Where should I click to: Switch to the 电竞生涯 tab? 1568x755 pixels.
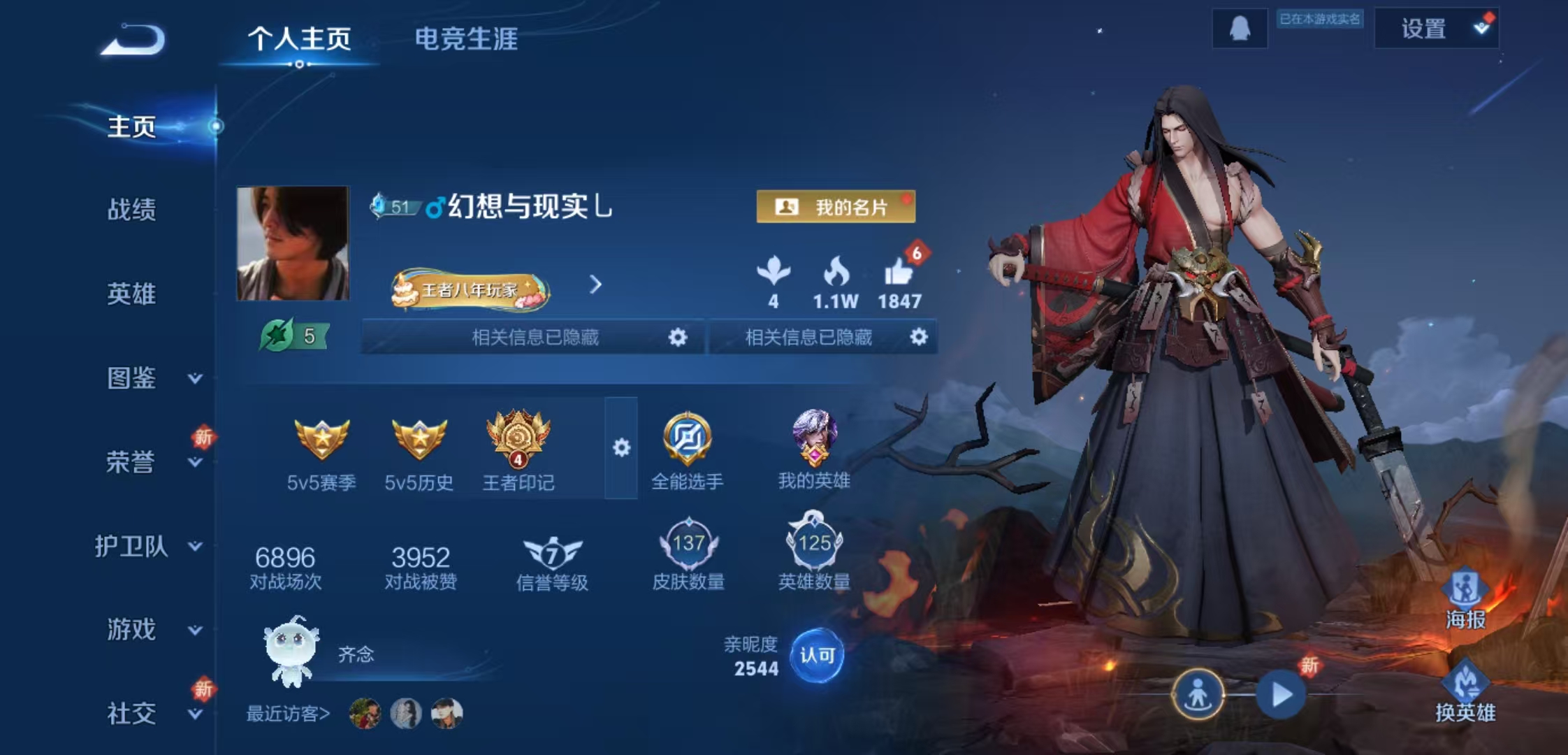[x=465, y=41]
